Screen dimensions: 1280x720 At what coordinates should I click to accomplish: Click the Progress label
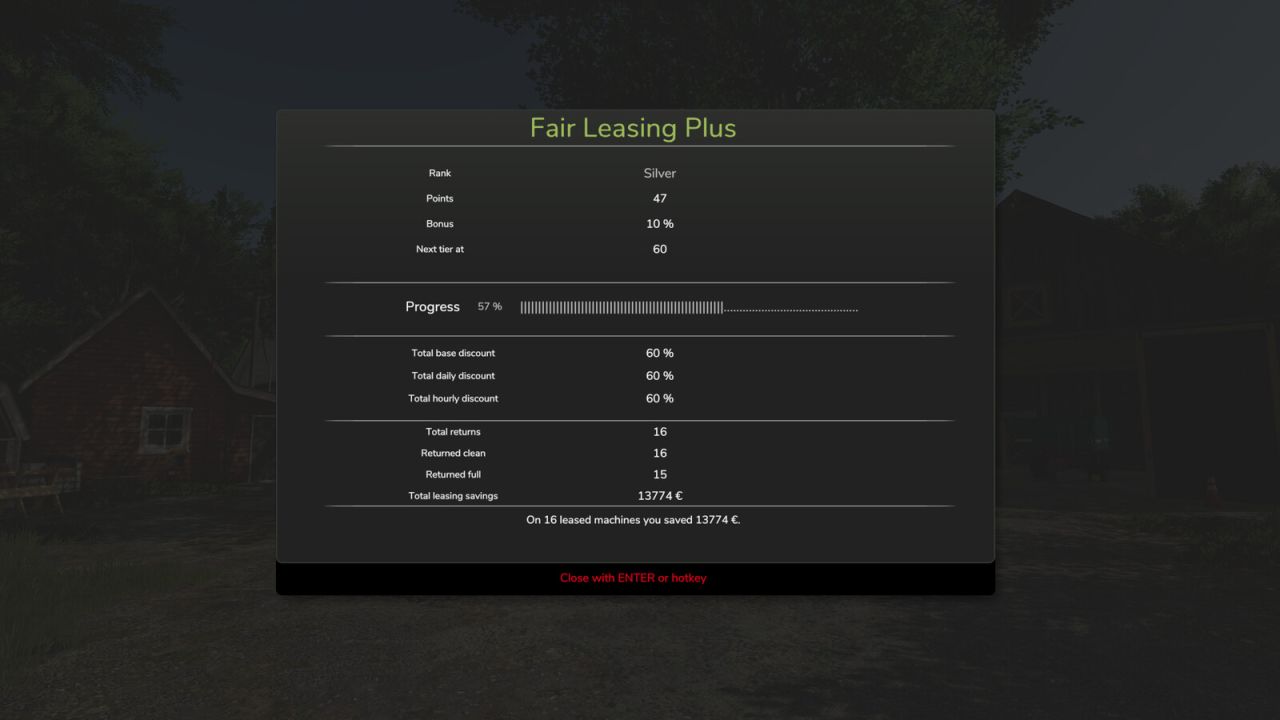(432, 307)
